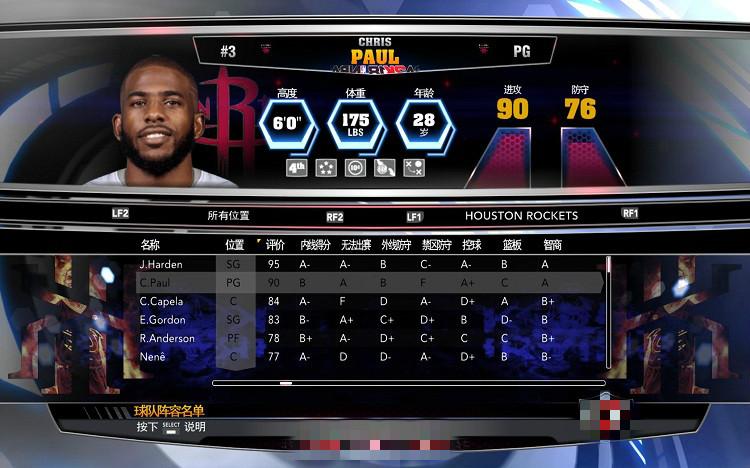Screen dimensions: 750x468
Task: Click the 内线得分 column header
Action: pos(315,244)
